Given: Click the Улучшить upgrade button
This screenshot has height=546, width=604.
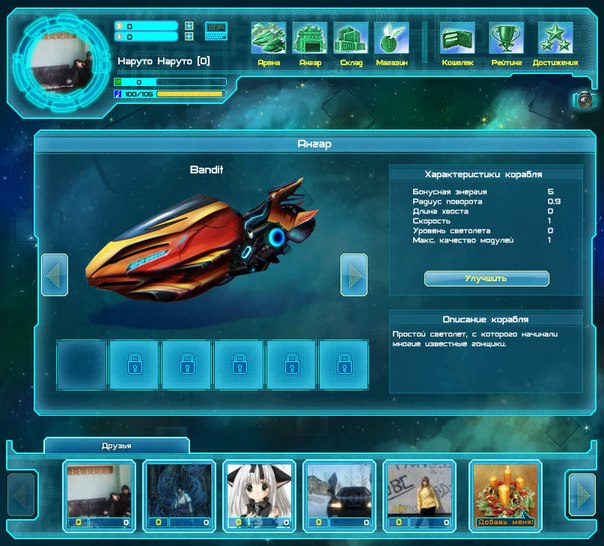Looking at the screenshot, I should tap(486, 278).
